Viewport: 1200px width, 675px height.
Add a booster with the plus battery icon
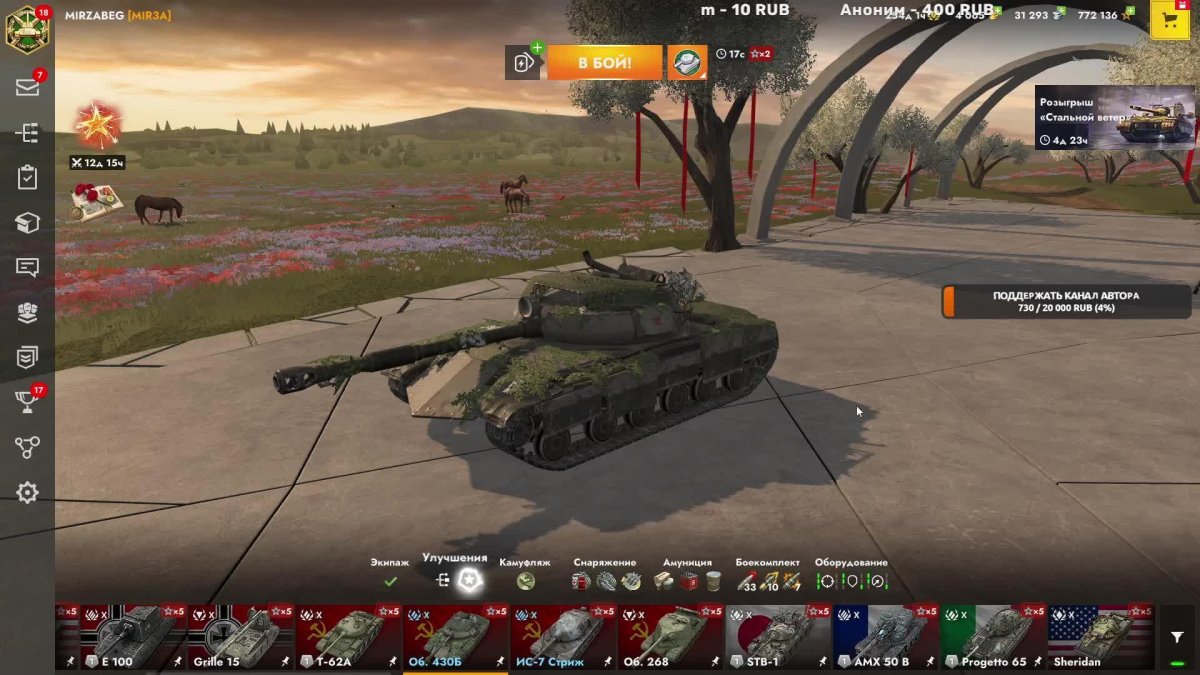523,63
